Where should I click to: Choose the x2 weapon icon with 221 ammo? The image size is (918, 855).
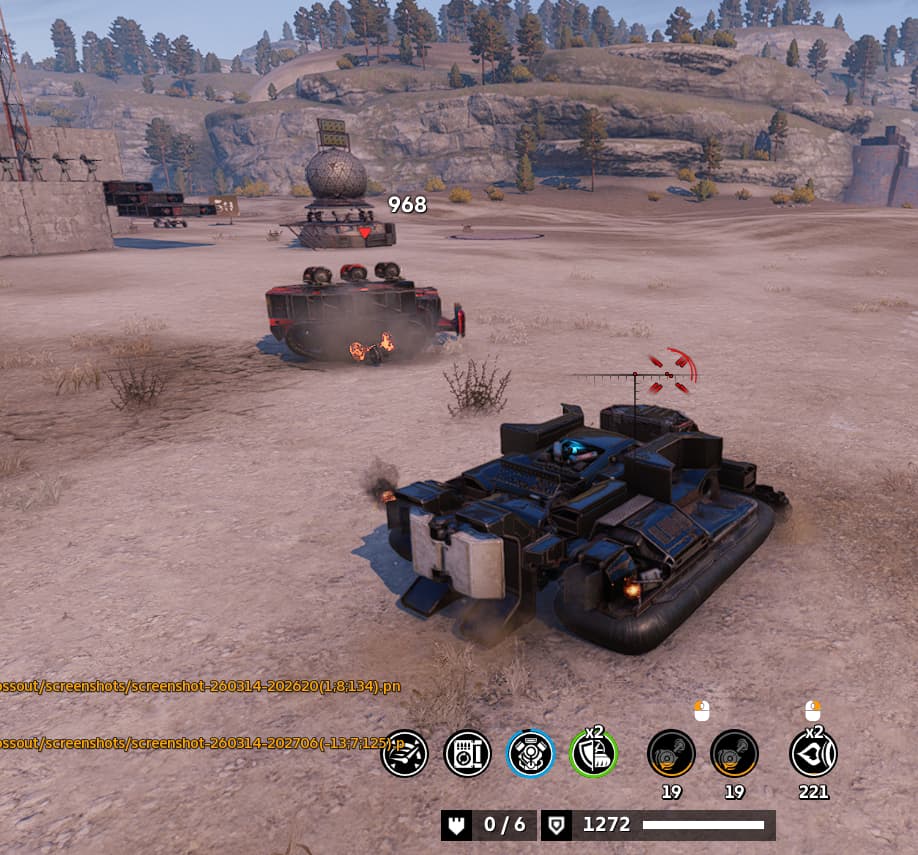pyautogui.click(x=813, y=753)
